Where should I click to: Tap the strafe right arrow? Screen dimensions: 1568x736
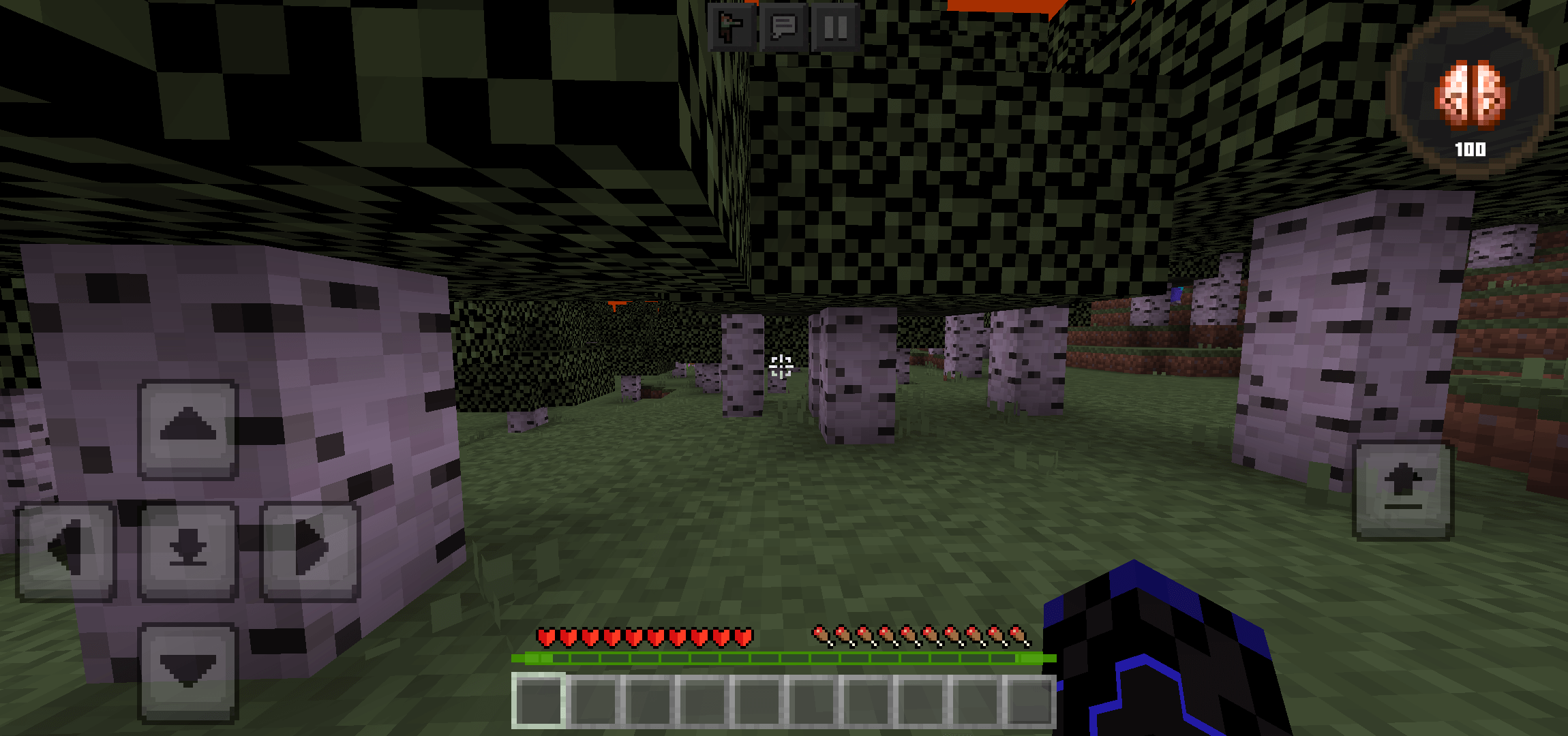coord(310,551)
